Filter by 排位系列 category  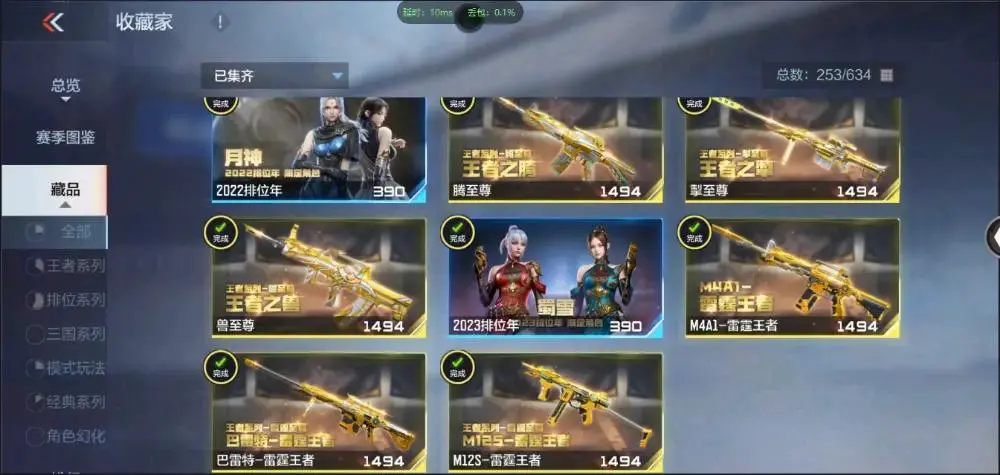pos(68,300)
